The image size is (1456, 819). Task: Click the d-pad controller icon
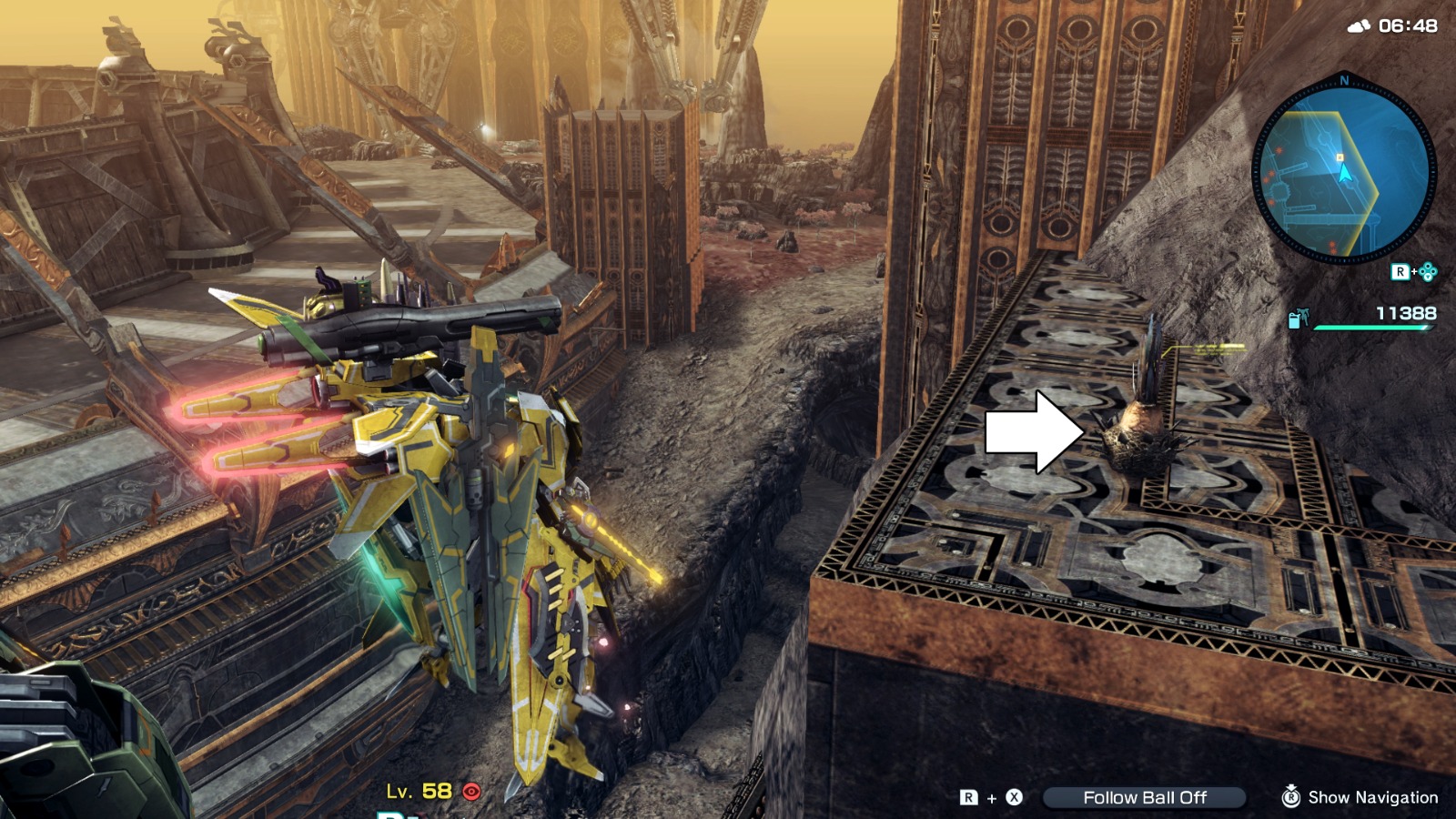[x=1431, y=269]
